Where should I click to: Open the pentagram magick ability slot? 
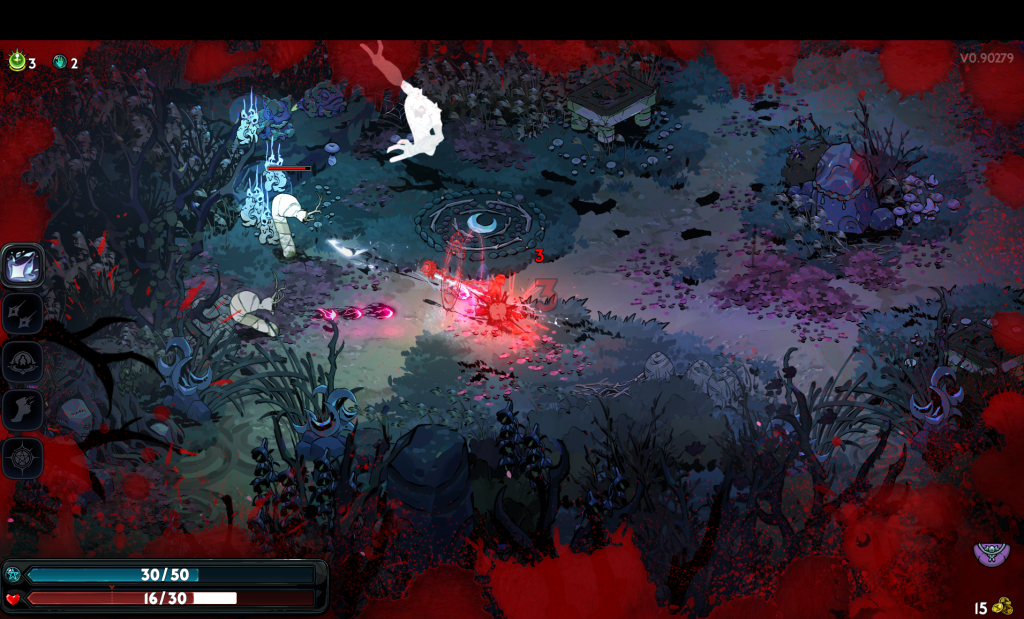(x=22, y=458)
